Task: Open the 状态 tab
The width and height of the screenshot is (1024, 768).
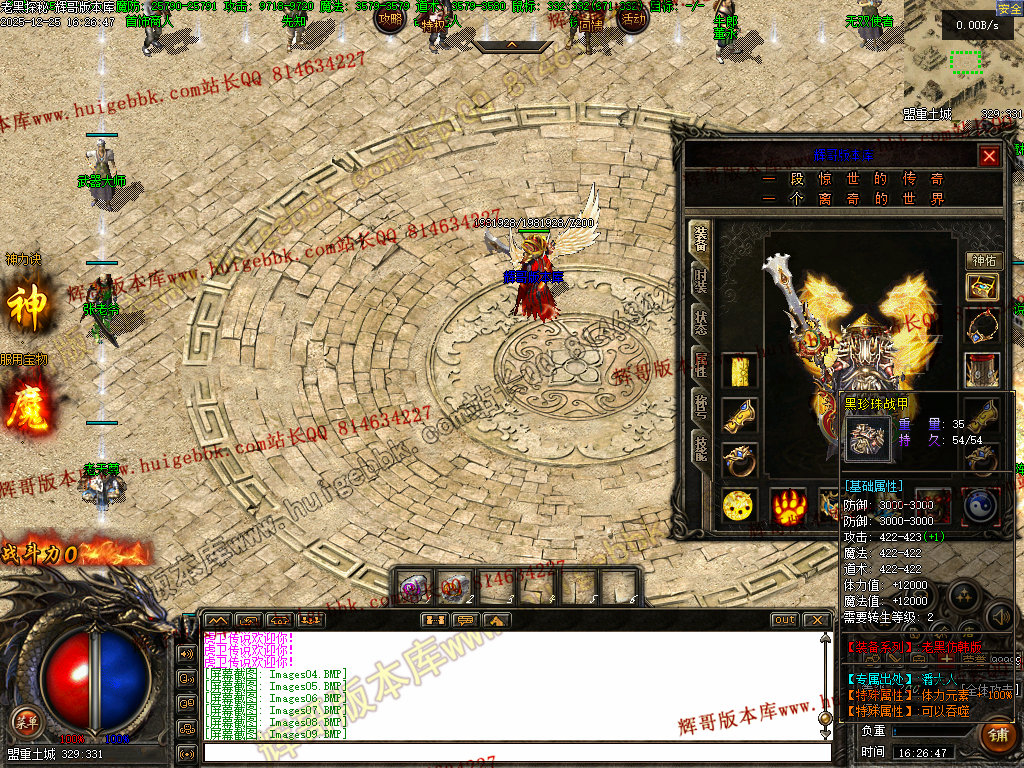Action: click(701, 322)
